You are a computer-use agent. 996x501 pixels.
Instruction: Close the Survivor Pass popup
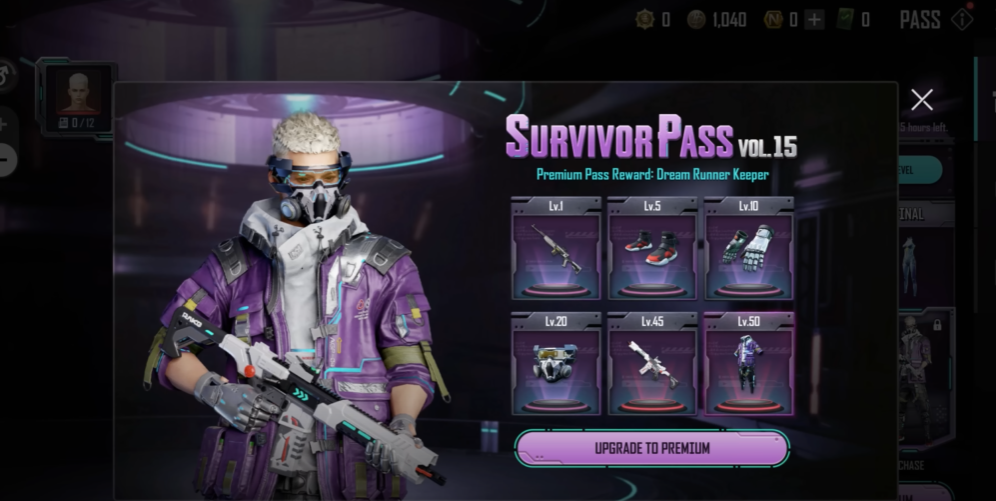[922, 99]
